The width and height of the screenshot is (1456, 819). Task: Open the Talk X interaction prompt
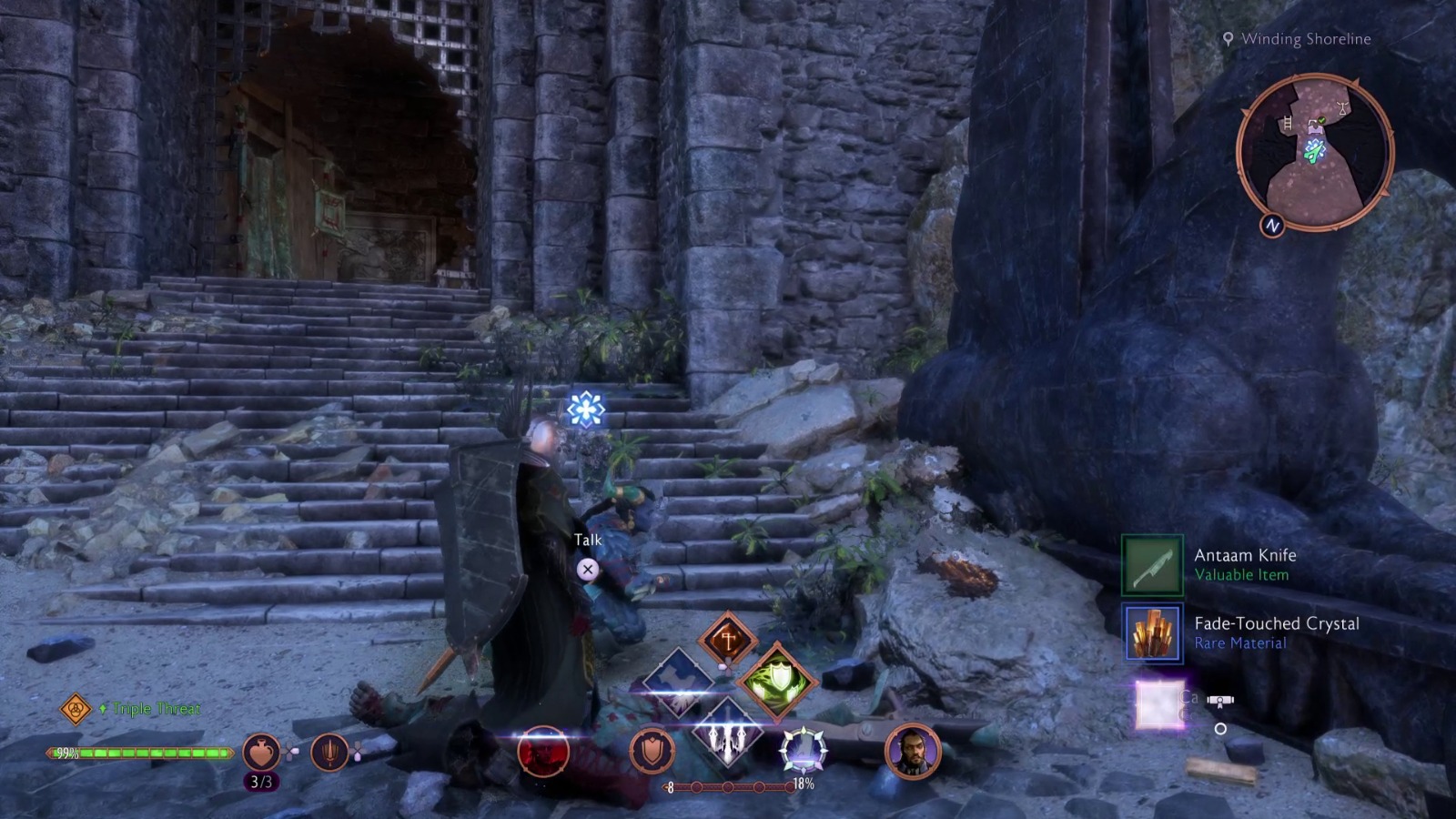pos(590,569)
